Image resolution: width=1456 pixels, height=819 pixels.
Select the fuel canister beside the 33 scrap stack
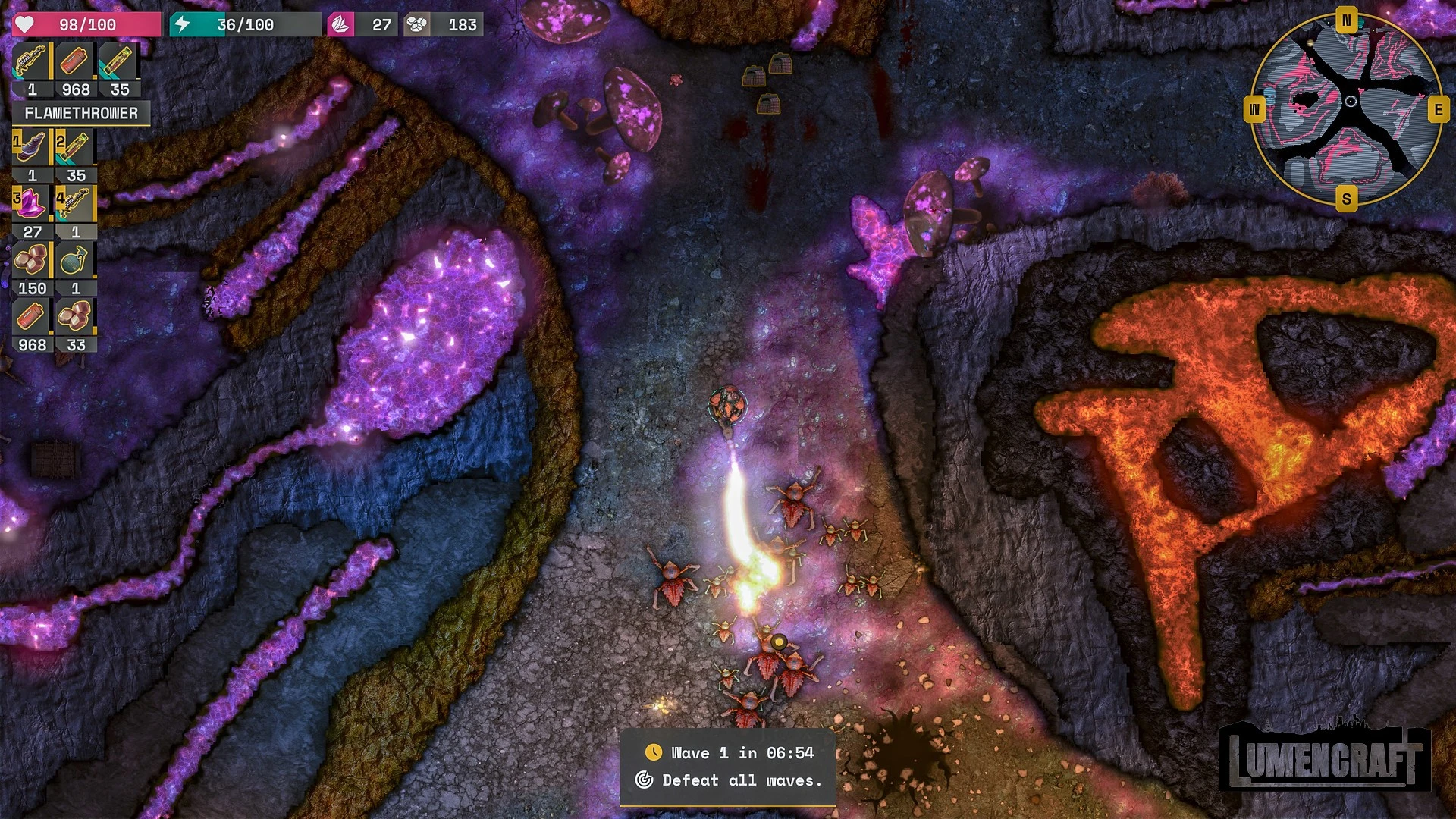(31, 317)
